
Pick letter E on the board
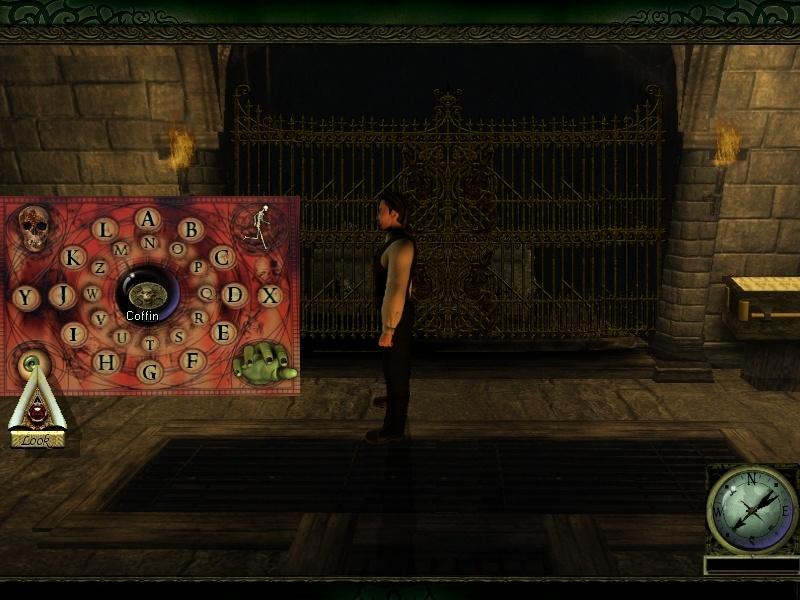coord(222,333)
